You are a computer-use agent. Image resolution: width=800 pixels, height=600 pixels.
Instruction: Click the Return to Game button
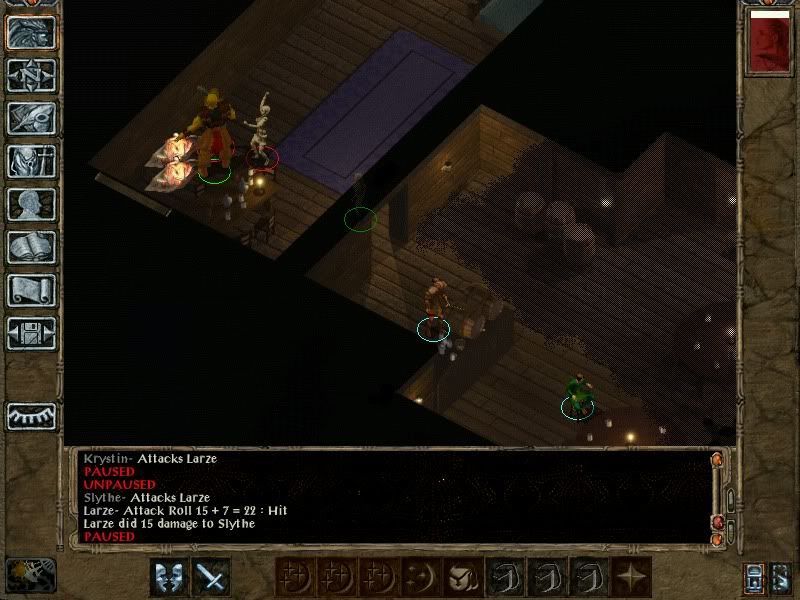tap(31, 32)
